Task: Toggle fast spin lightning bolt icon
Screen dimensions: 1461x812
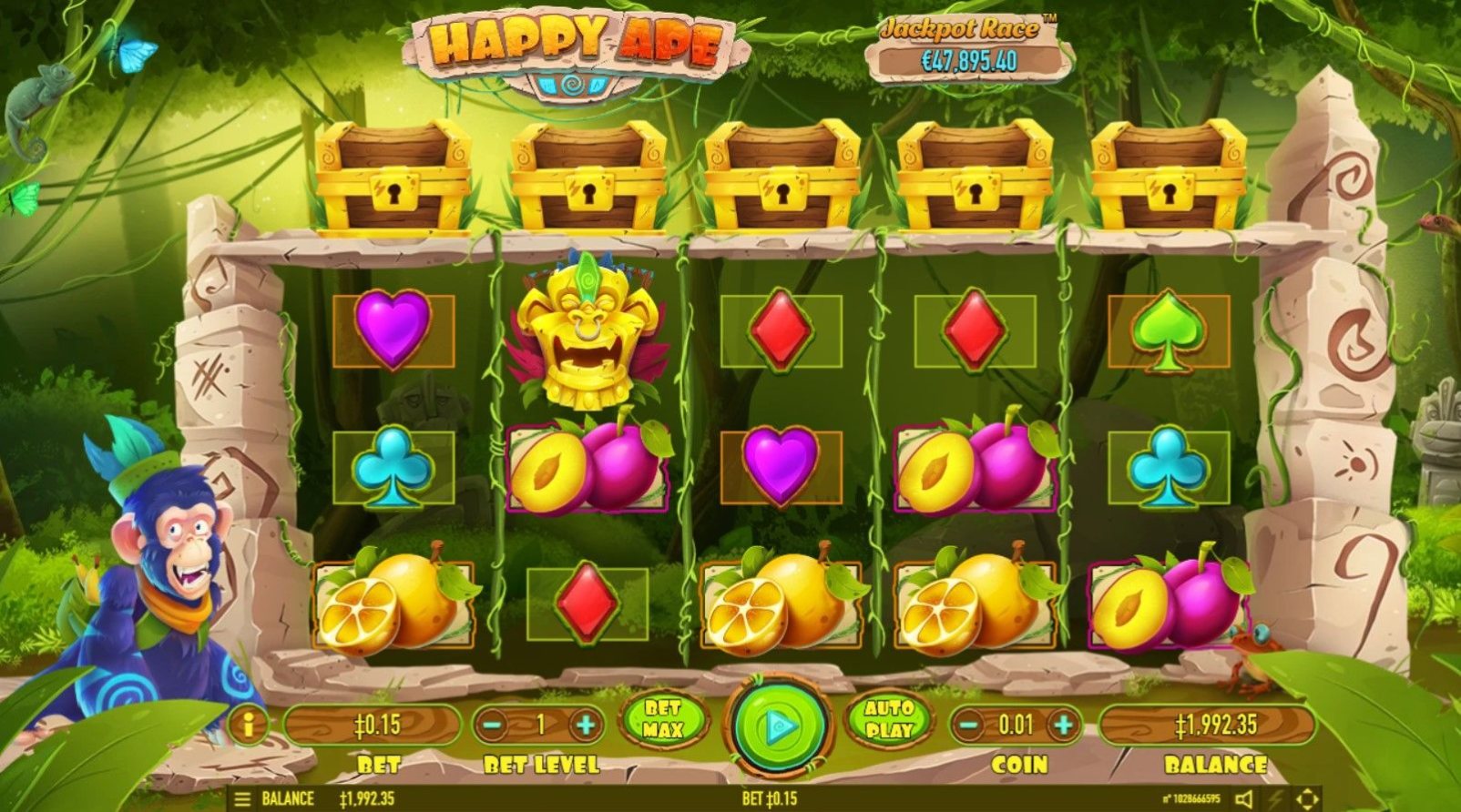Action: coord(1276,799)
